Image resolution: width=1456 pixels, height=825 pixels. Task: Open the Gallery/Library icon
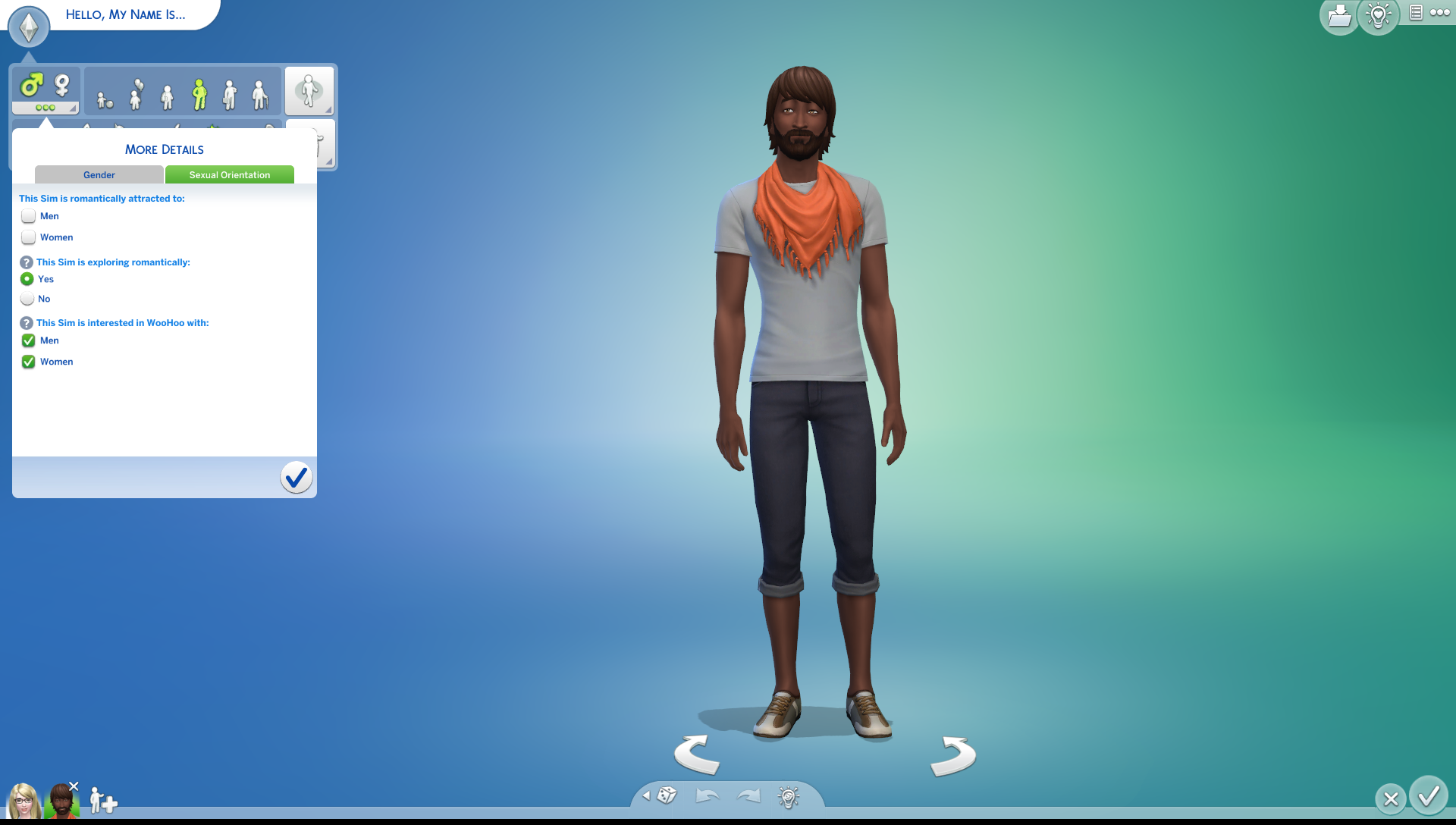(1339, 15)
